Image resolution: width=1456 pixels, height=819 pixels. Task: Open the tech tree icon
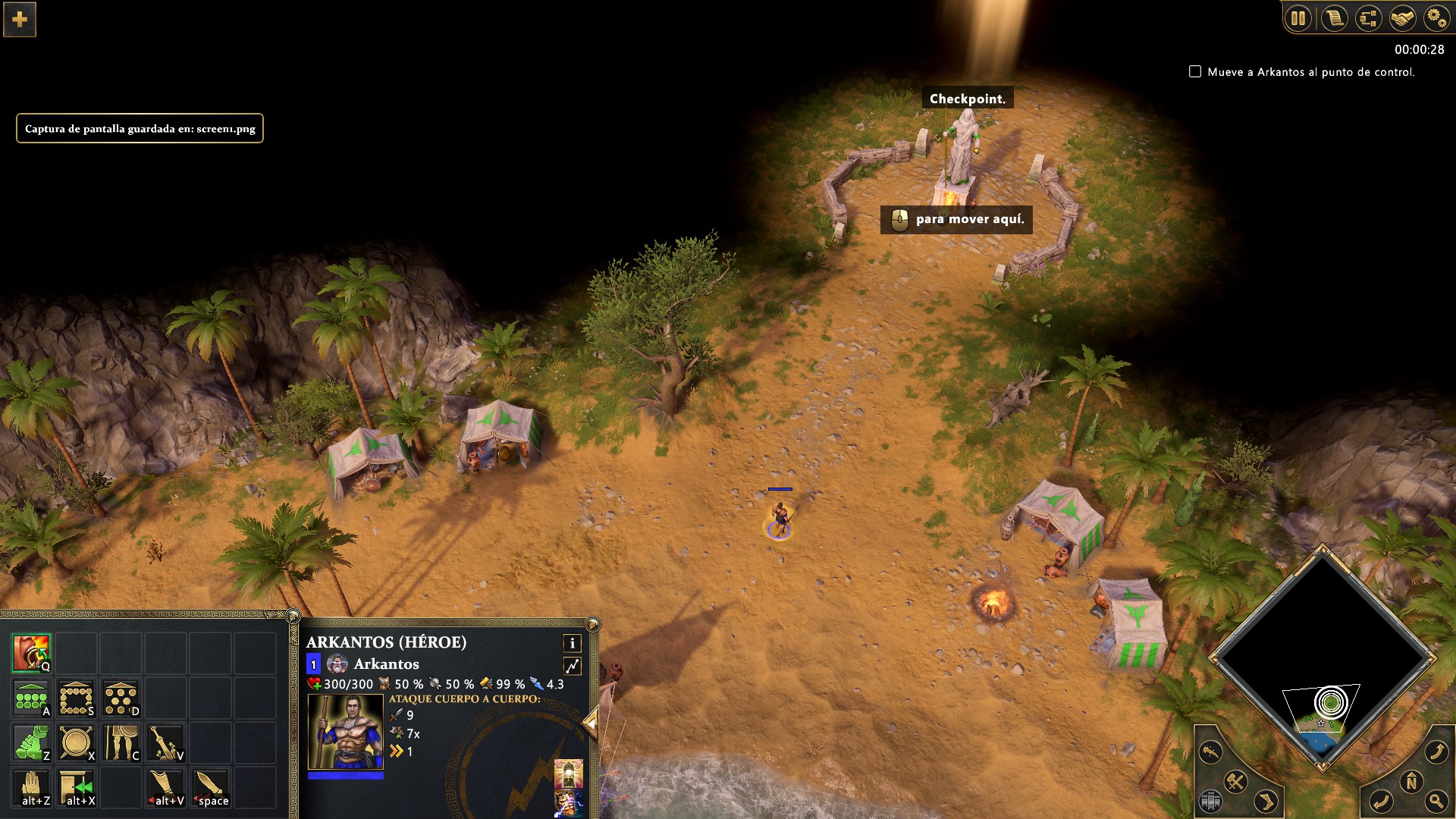point(1368,18)
